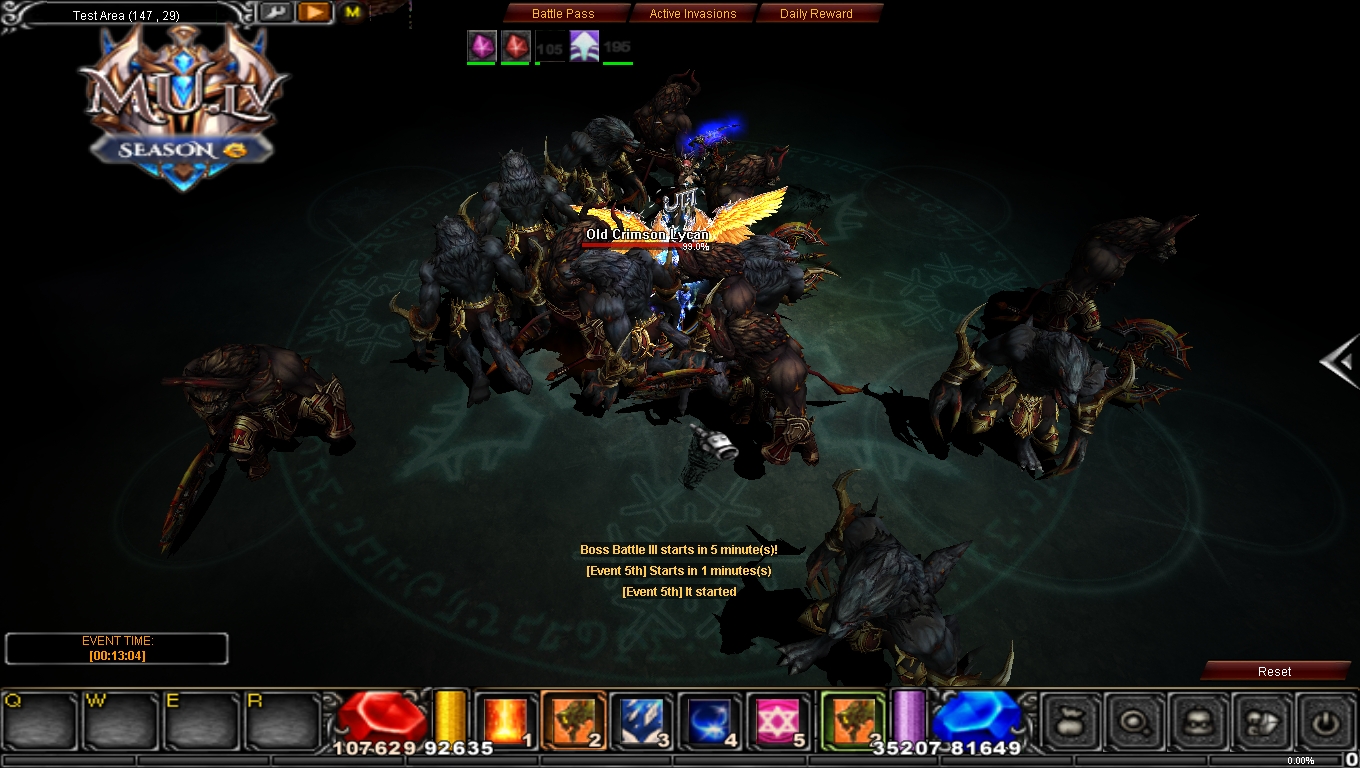Select the magnifying glass shop icon
The height and width of the screenshot is (768, 1360).
tap(1135, 720)
